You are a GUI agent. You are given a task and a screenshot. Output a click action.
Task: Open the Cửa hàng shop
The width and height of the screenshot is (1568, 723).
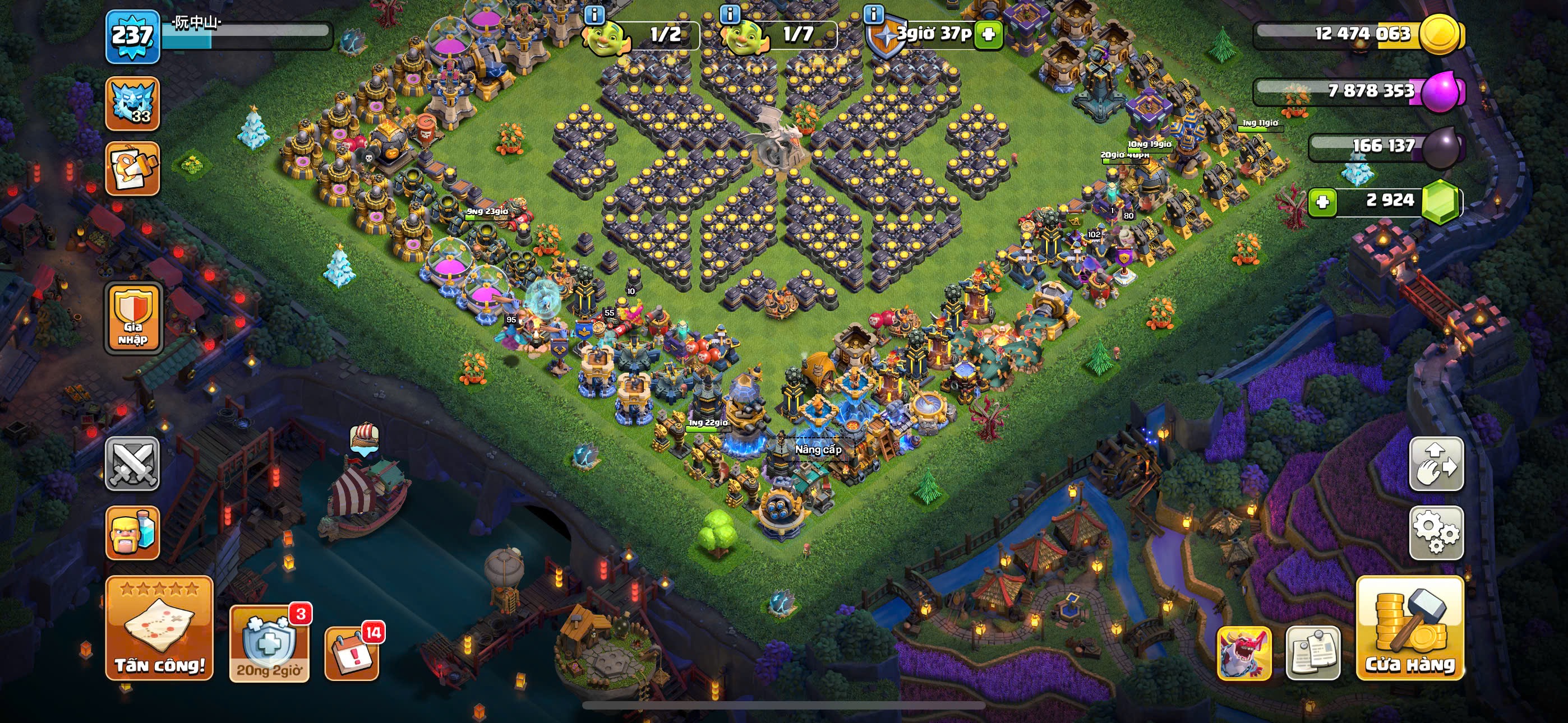[x=1410, y=628]
